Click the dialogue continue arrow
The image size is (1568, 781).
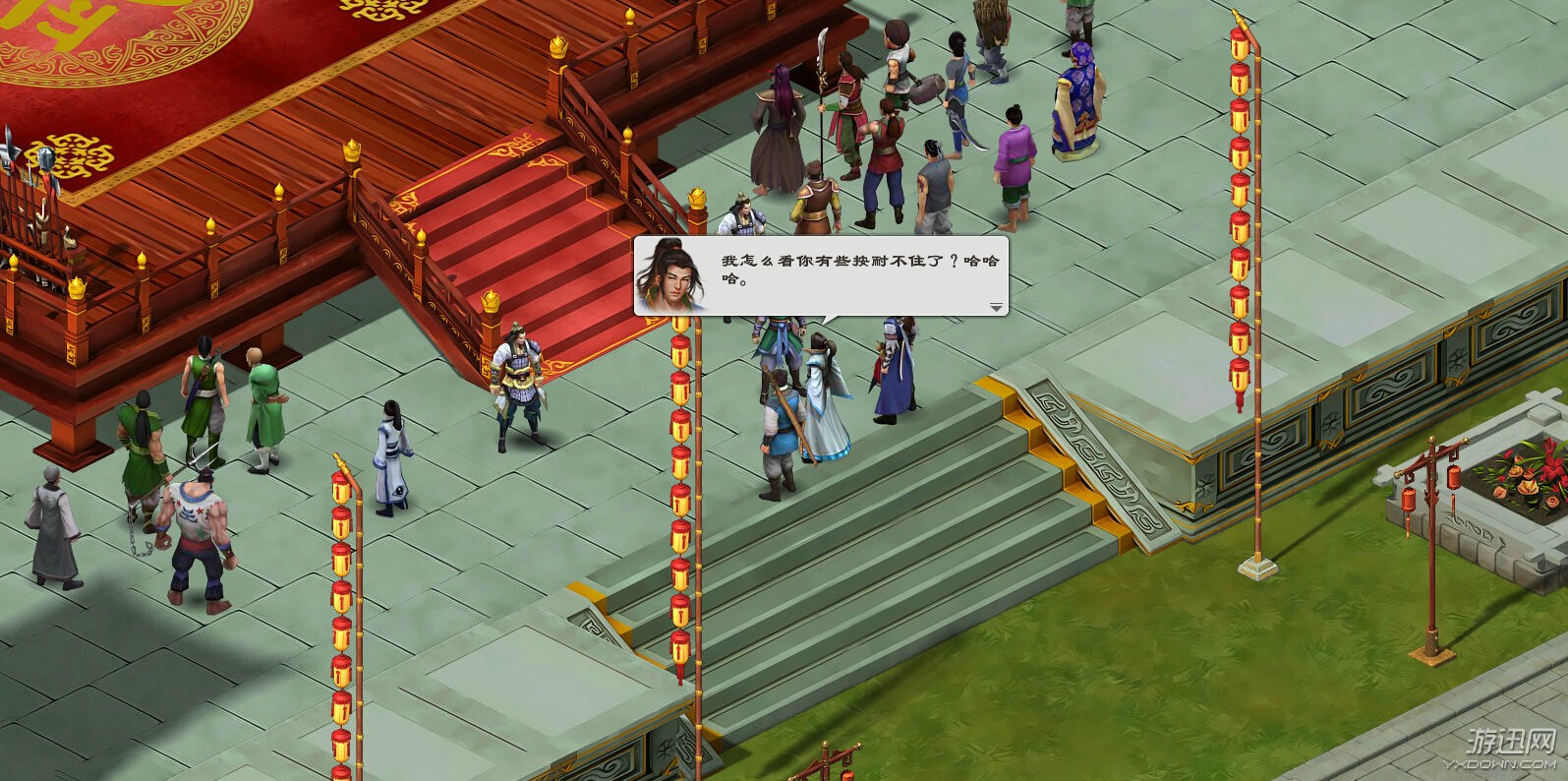(x=996, y=307)
